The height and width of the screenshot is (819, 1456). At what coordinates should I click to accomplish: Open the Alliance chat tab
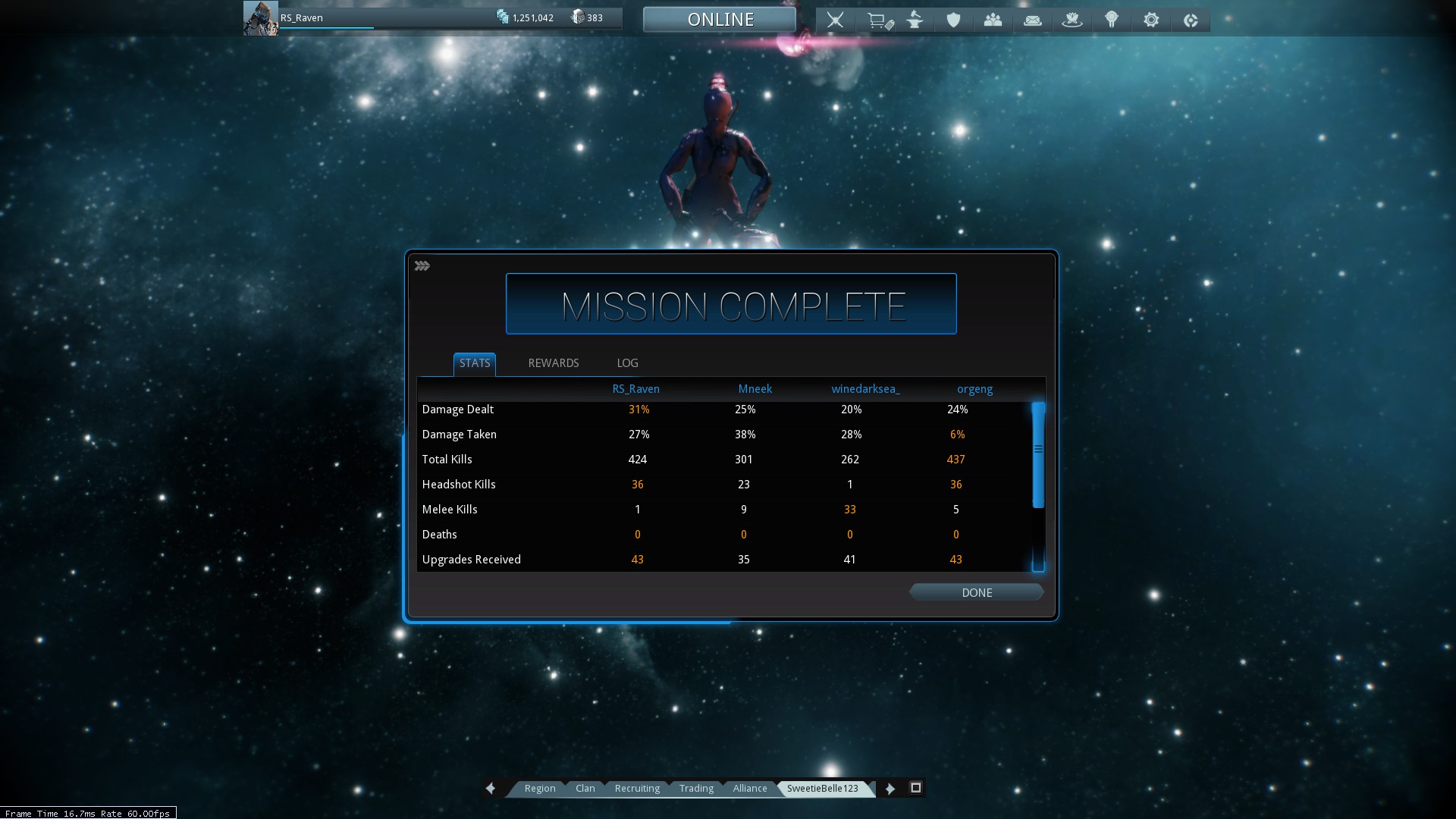tap(749, 789)
